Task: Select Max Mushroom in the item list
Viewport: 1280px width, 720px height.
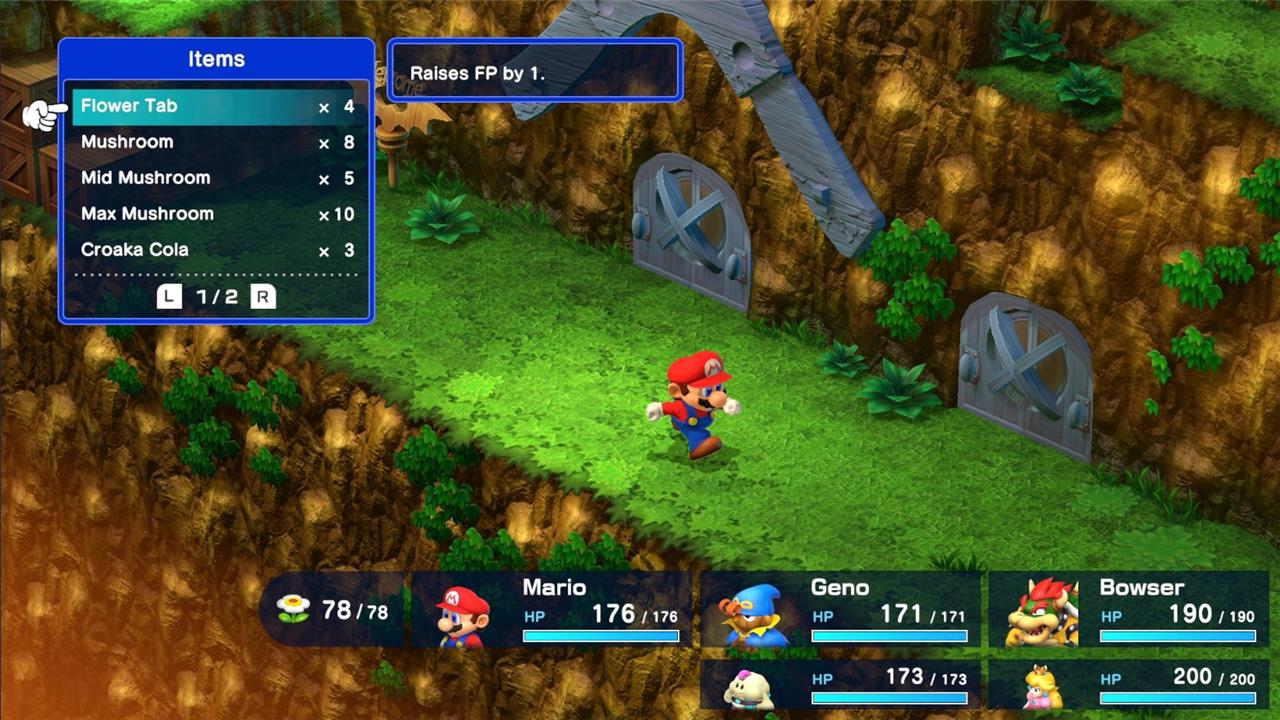Action: tap(215, 214)
